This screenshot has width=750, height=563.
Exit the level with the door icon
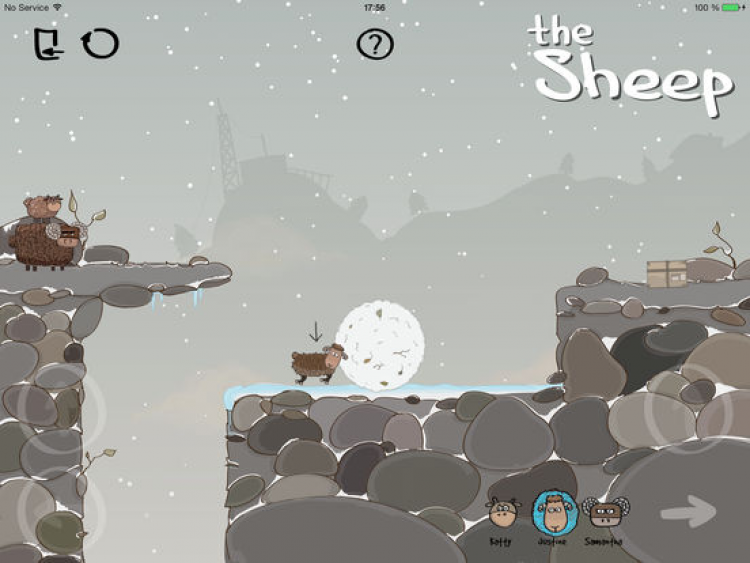pos(47,44)
